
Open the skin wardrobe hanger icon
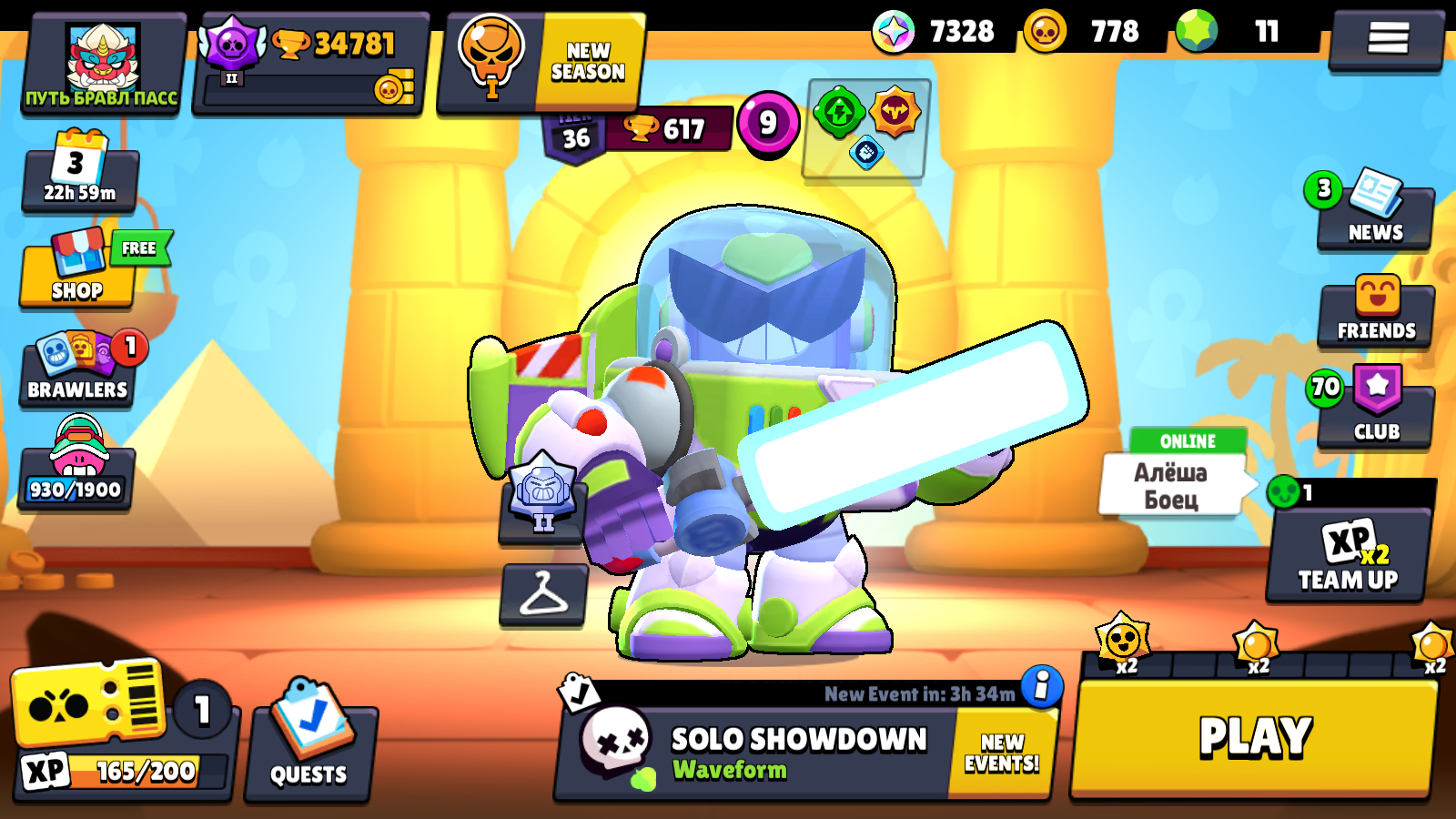(544, 596)
